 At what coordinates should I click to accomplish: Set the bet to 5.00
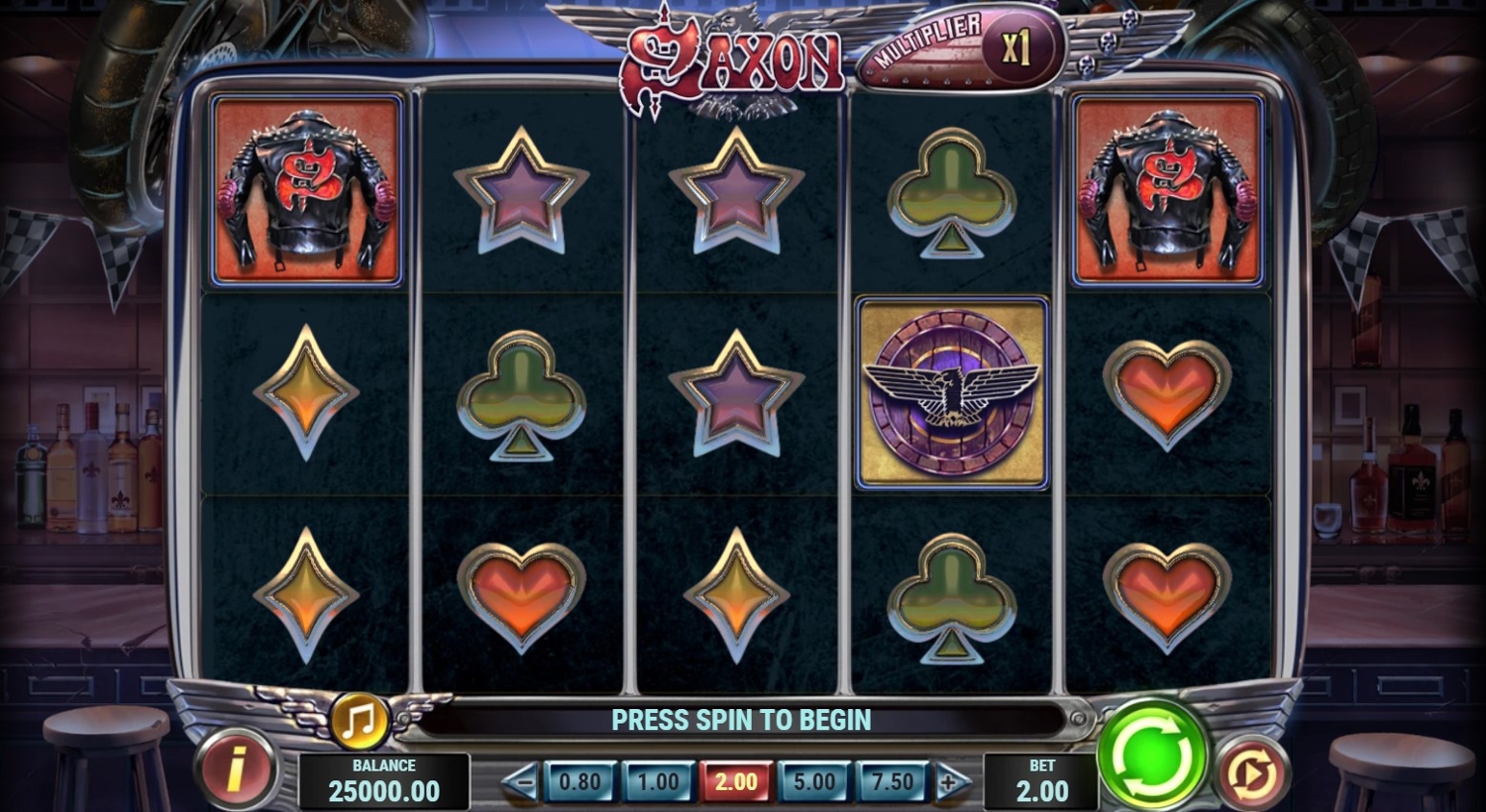tap(814, 782)
